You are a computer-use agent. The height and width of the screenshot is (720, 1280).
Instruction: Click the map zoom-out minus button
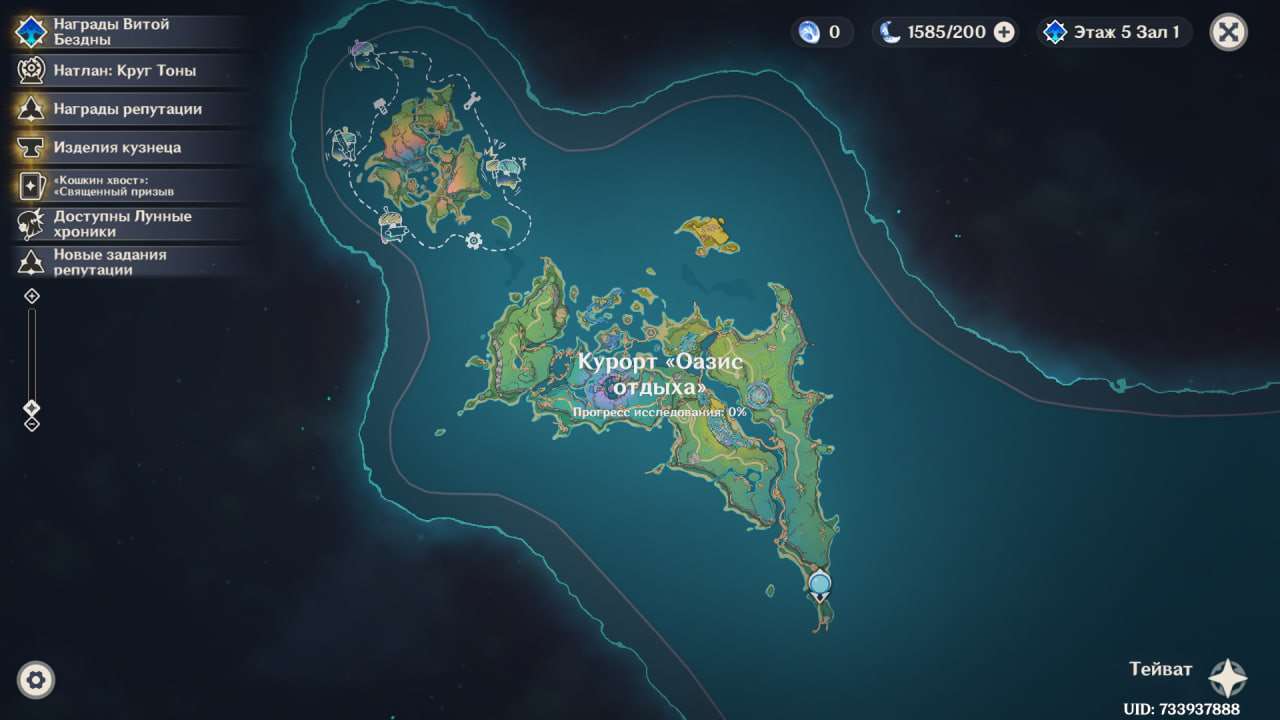(x=32, y=424)
